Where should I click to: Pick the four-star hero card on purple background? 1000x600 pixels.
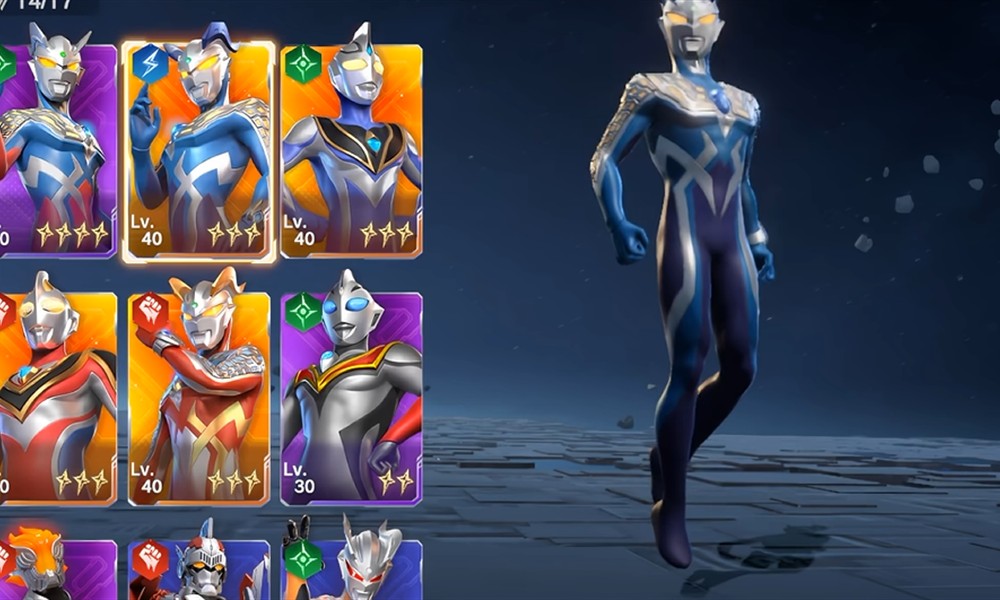57,152
